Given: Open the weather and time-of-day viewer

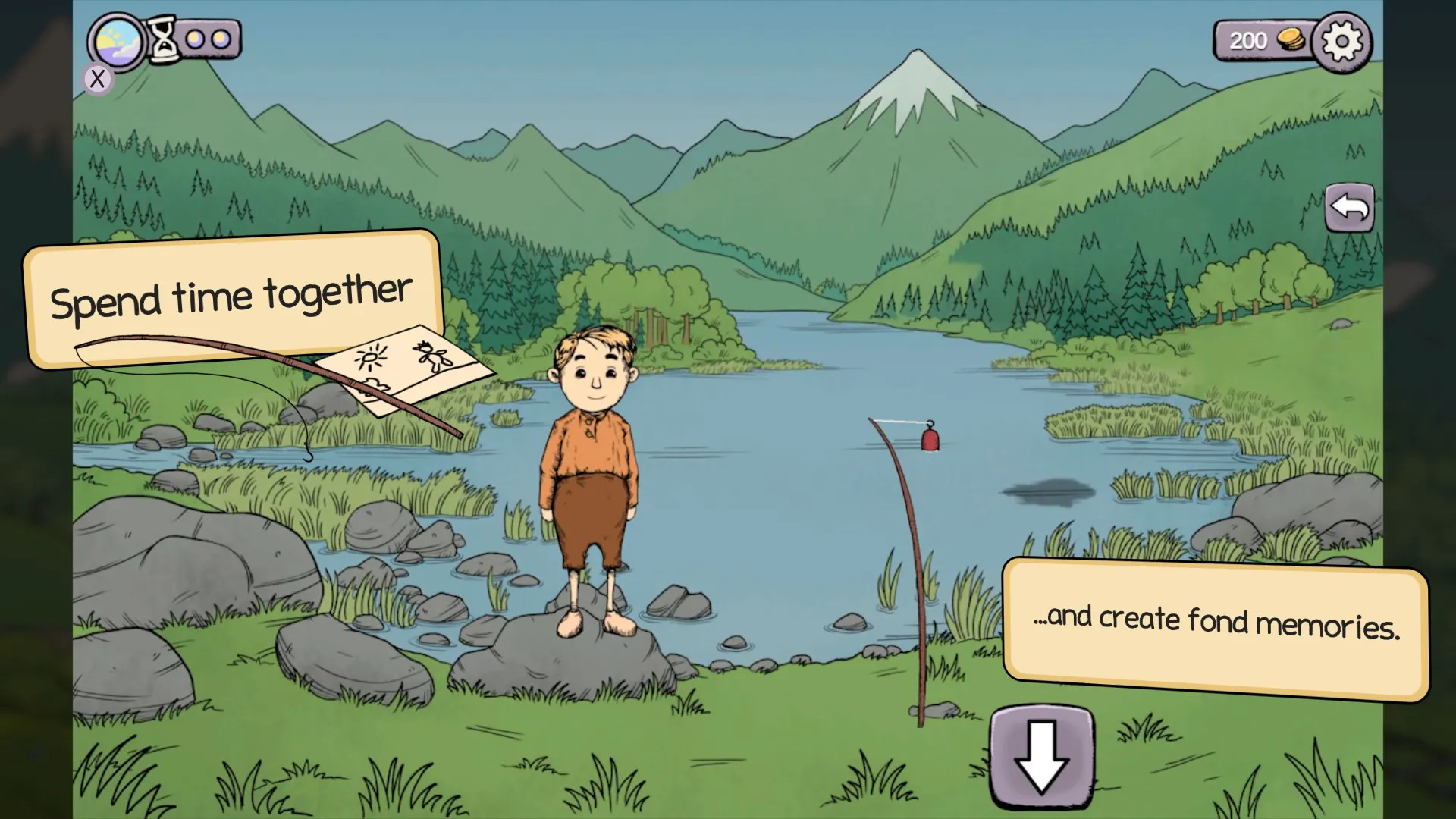Looking at the screenshot, I should [116, 41].
